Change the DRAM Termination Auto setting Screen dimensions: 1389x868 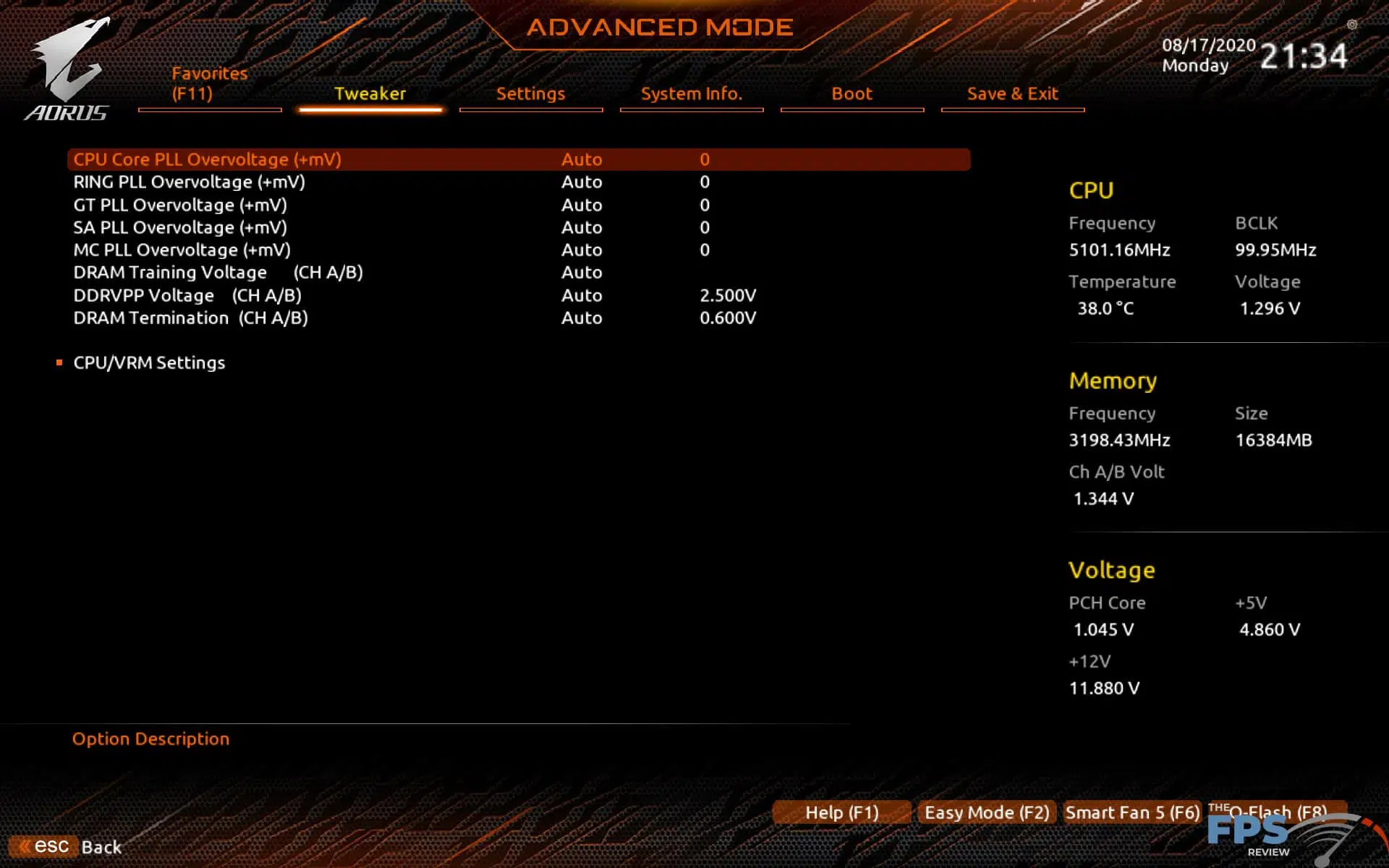[x=582, y=318]
